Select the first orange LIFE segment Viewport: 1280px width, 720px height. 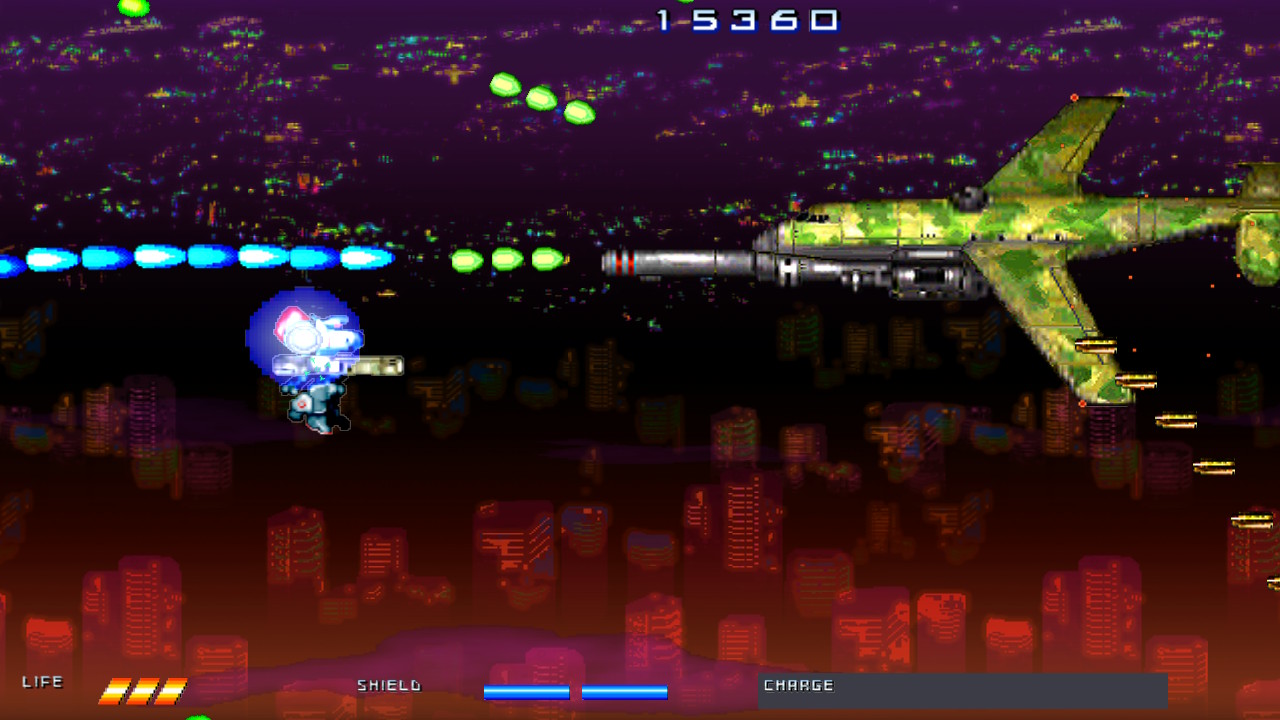[115, 689]
